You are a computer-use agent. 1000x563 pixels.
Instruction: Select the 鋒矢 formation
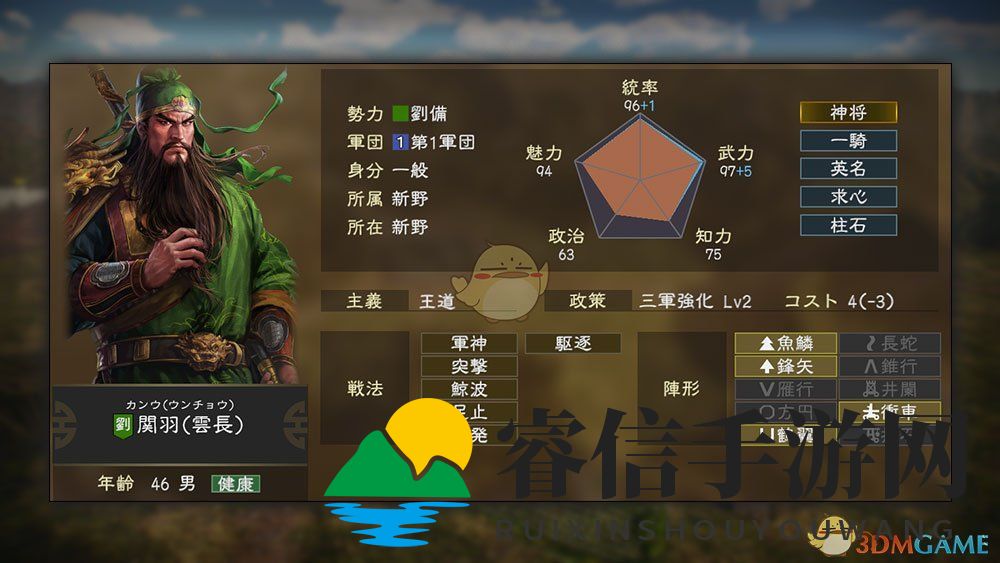point(786,367)
